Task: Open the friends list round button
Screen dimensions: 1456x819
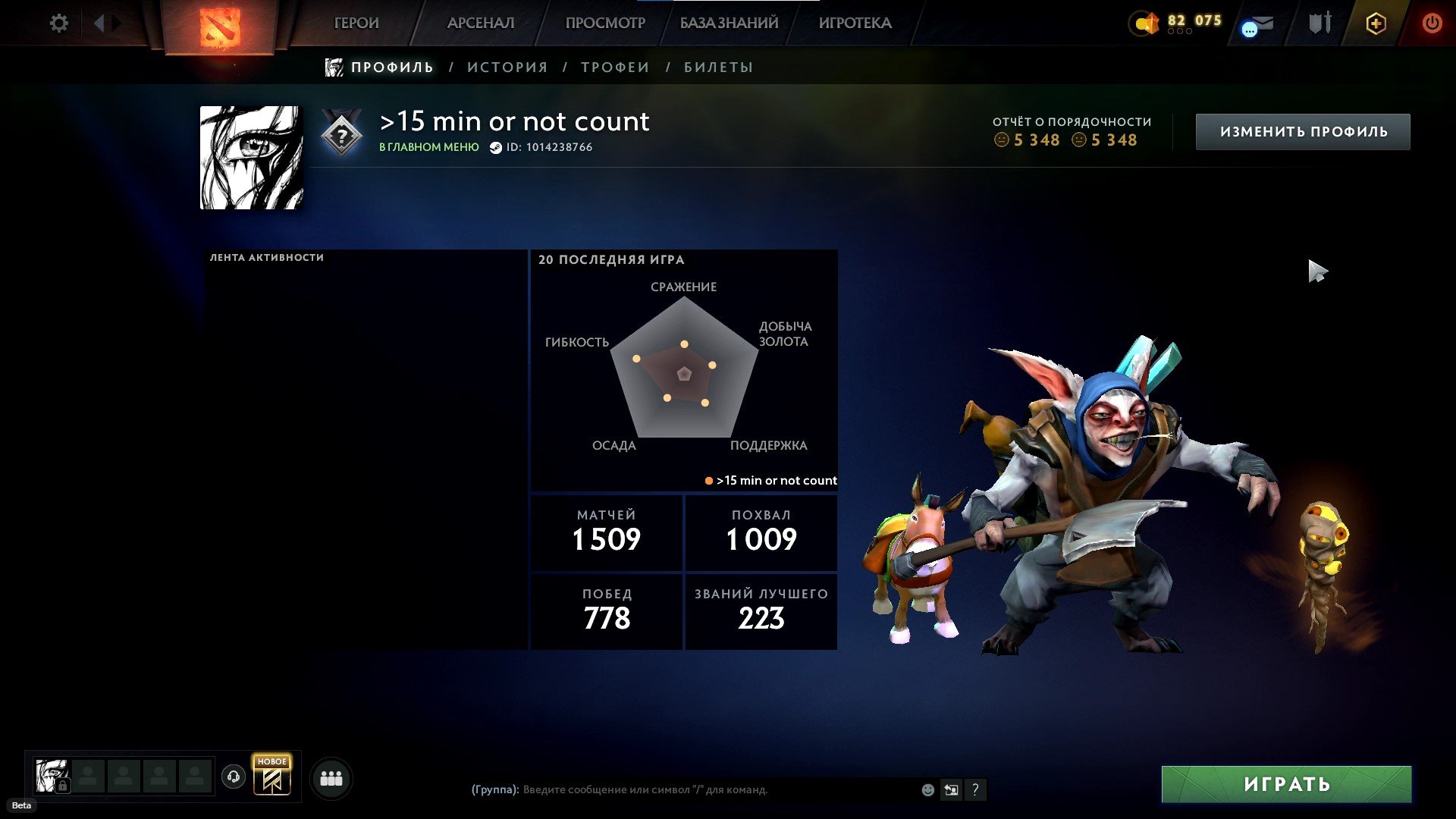Action: [331, 779]
